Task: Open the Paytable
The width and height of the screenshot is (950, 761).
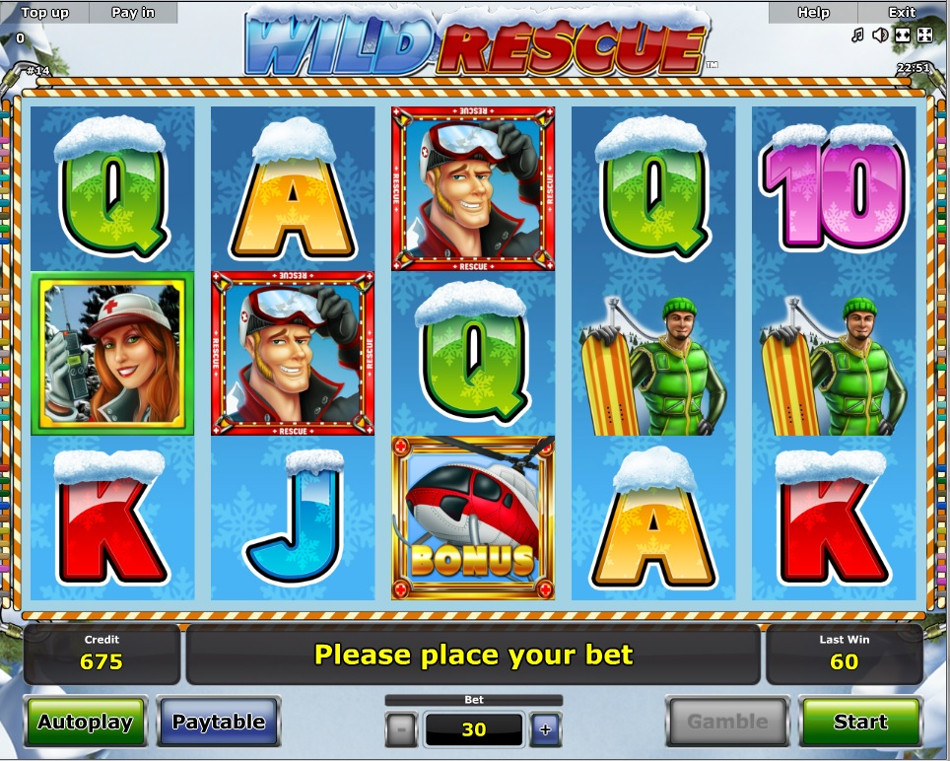Action: [218, 721]
